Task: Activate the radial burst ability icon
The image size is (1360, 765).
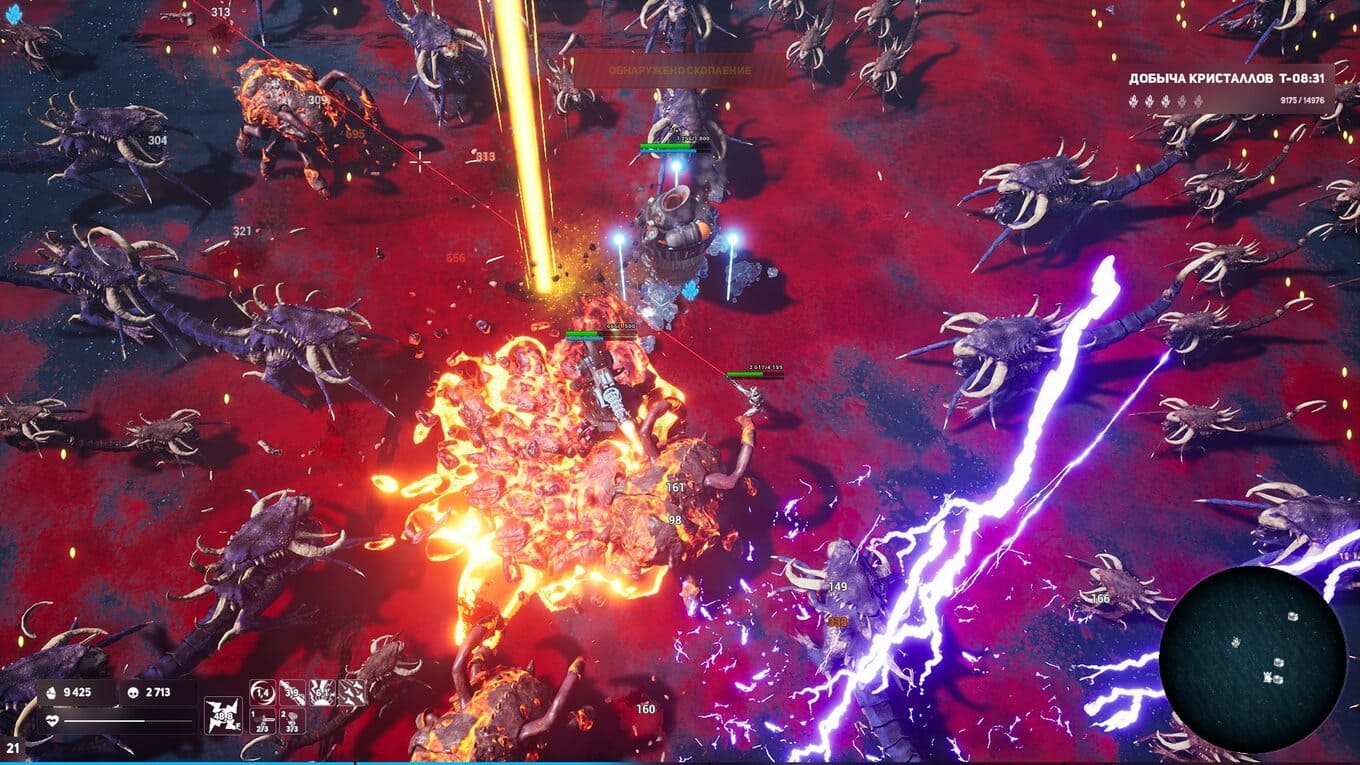Action: [x=322, y=692]
